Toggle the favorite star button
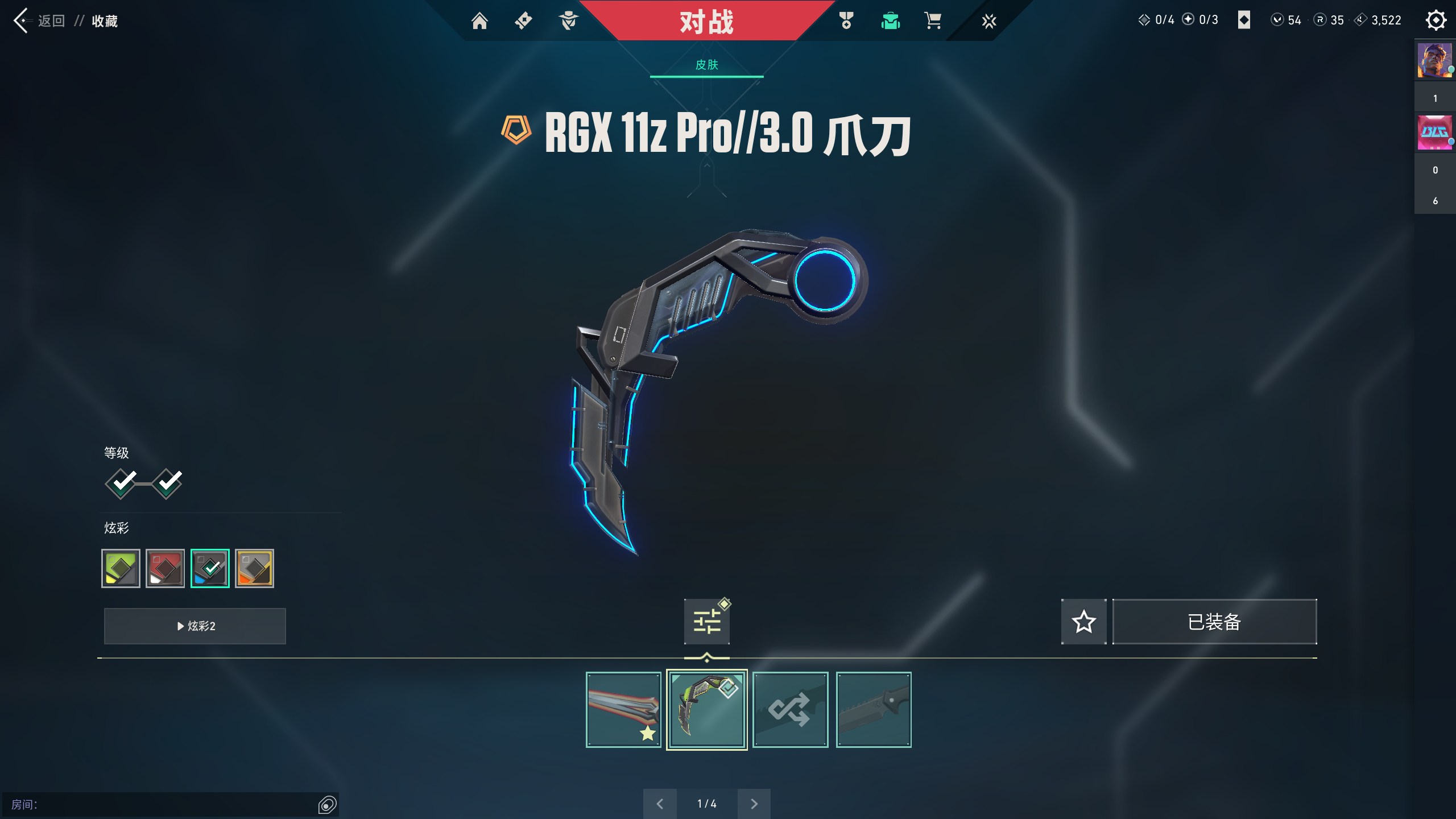This screenshot has height=819, width=1456. [x=1083, y=622]
